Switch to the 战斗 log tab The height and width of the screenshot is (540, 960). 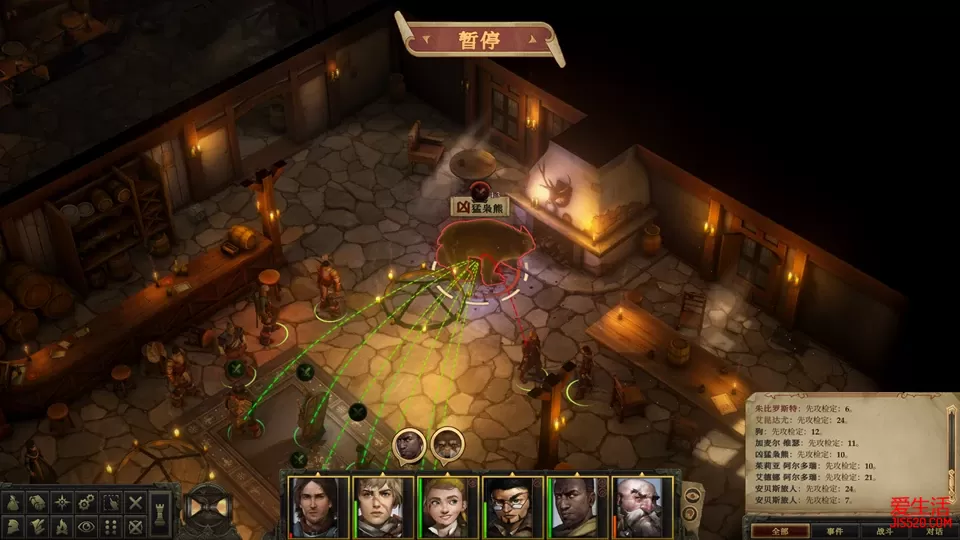(x=883, y=531)
